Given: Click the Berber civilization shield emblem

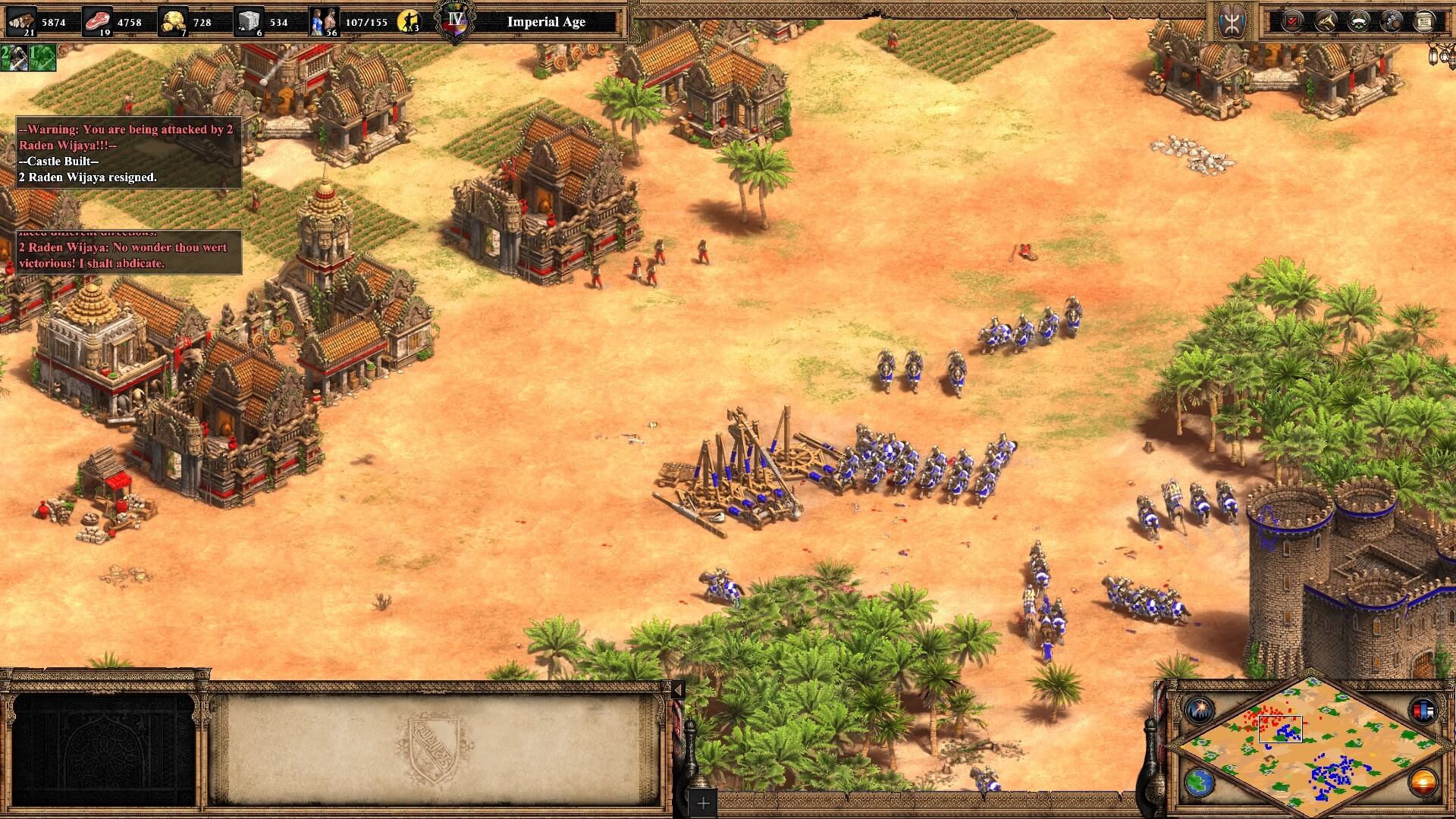Looking at the screenshot, I should 1231,21.
